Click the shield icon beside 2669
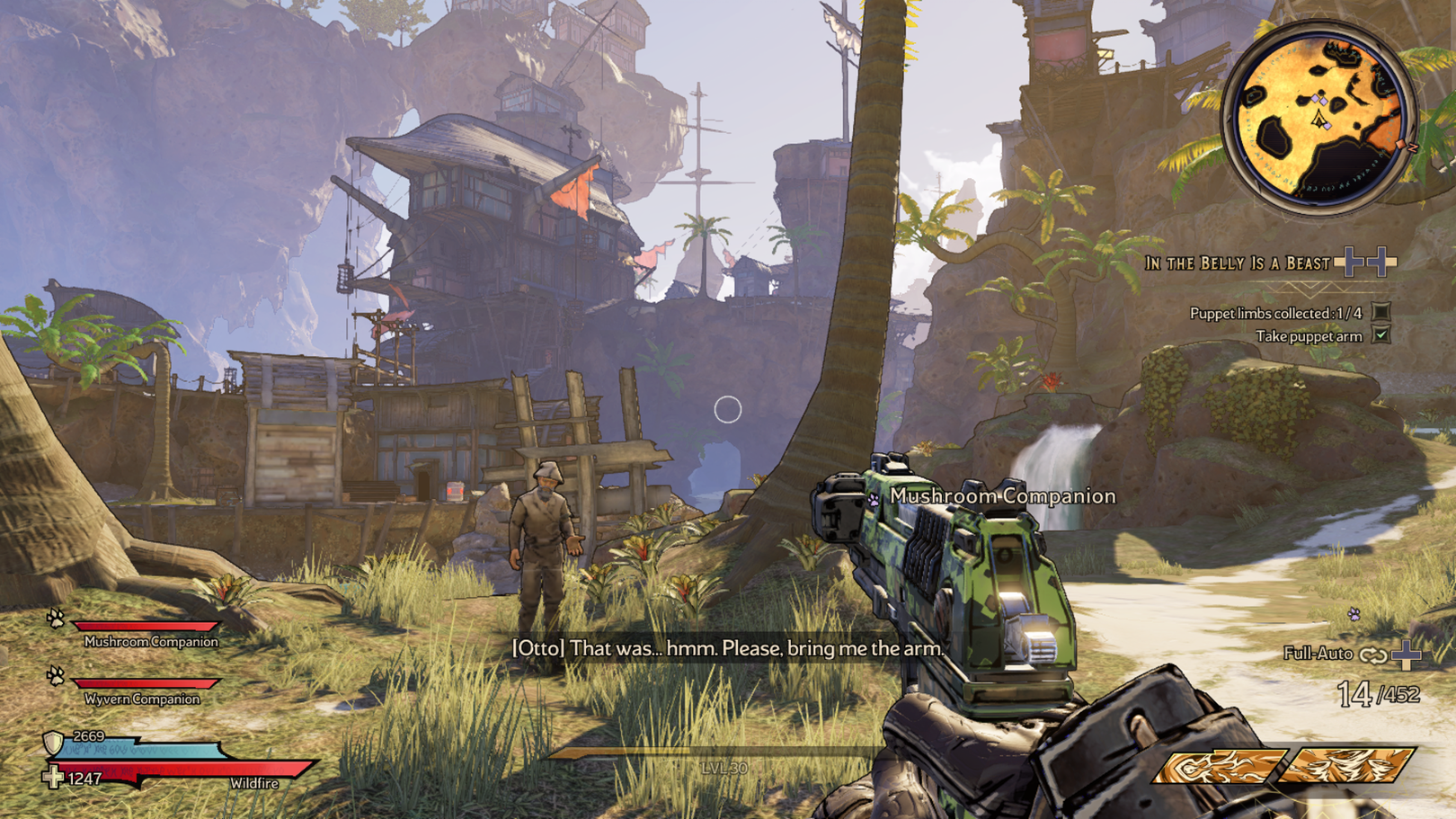This screenshot has width=1456, height=819. (x=54, y=743)
